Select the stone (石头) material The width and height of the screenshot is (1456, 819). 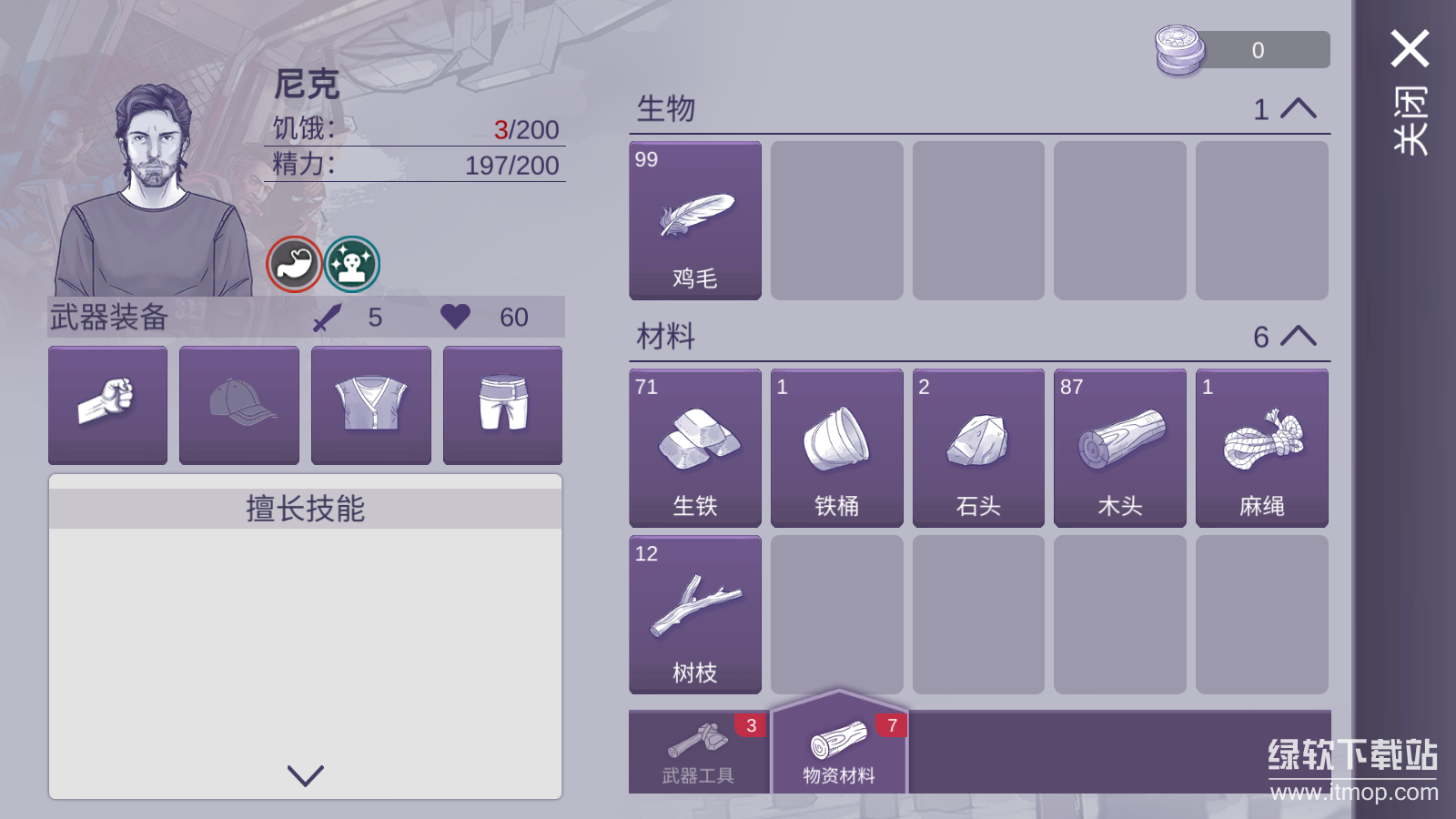point(977,448)
